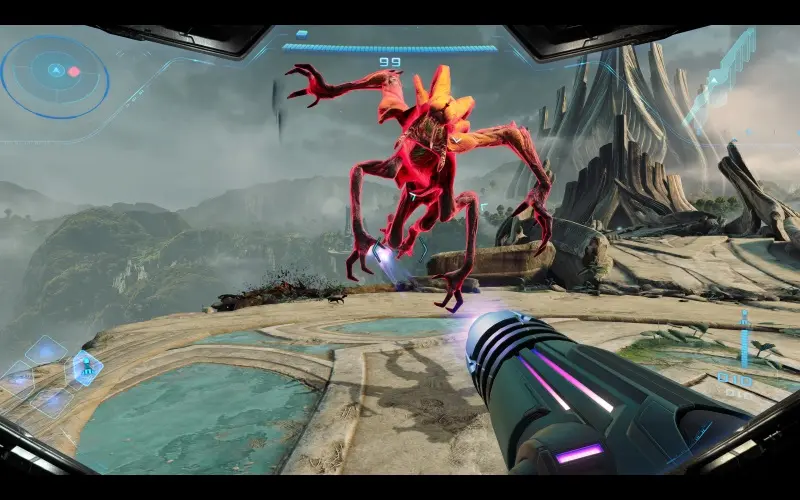Select the red enemy blip on radar

tap(73, 72)
